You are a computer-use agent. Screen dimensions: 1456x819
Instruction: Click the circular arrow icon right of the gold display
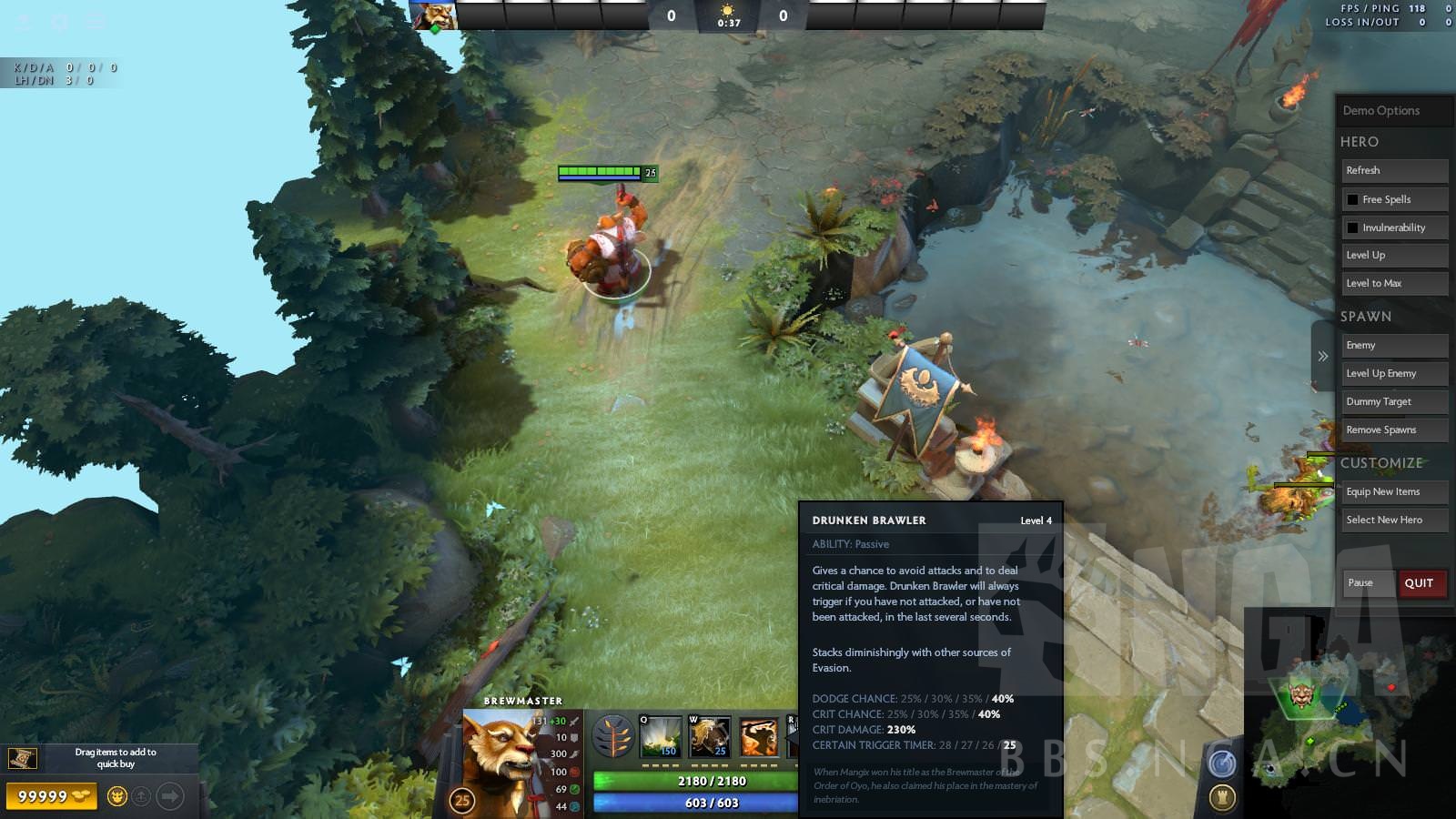169,796
